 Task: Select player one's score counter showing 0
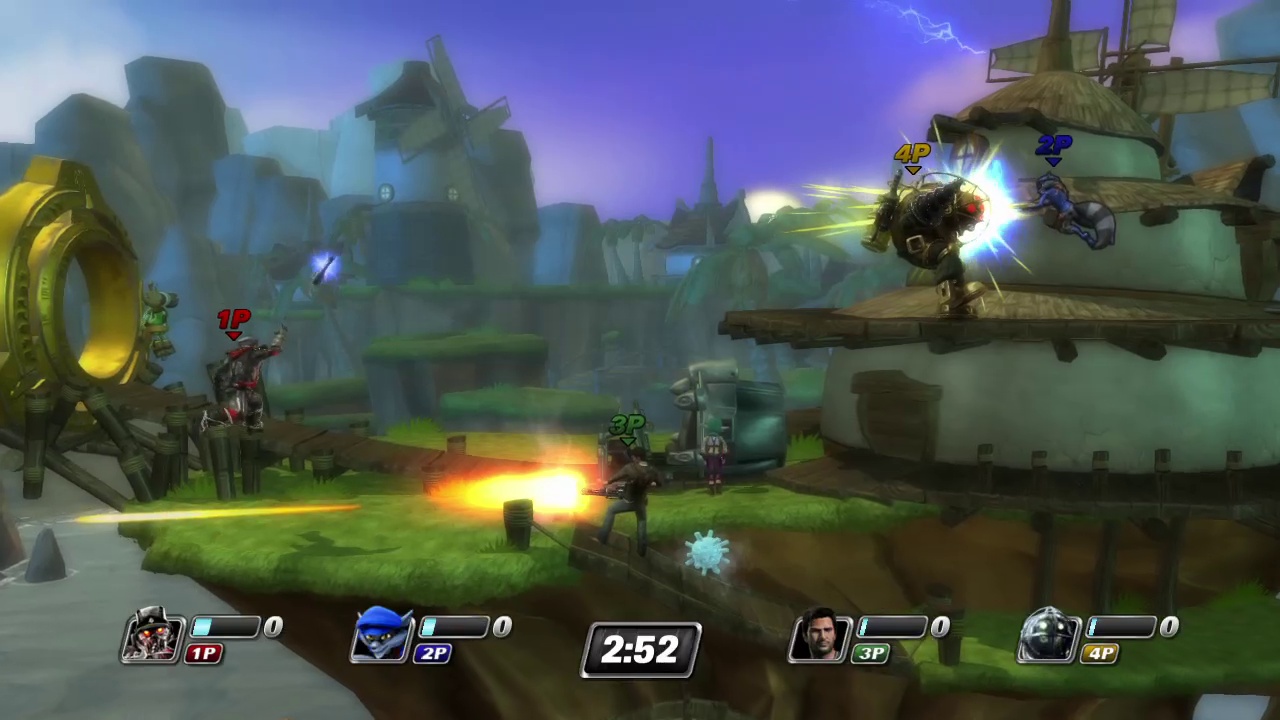(x=272, y=626)
